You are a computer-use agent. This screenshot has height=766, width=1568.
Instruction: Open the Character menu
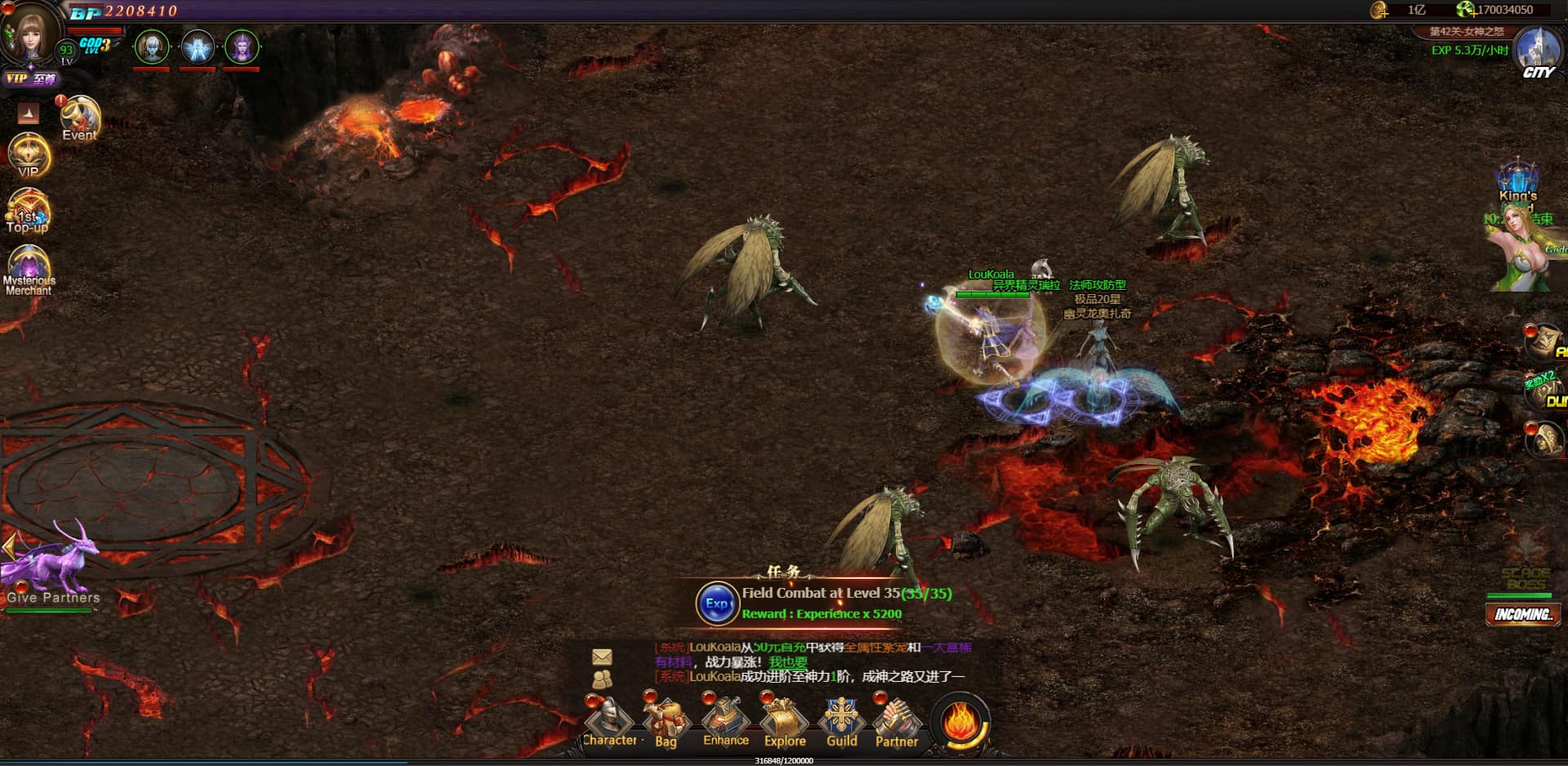pos(609,722)
